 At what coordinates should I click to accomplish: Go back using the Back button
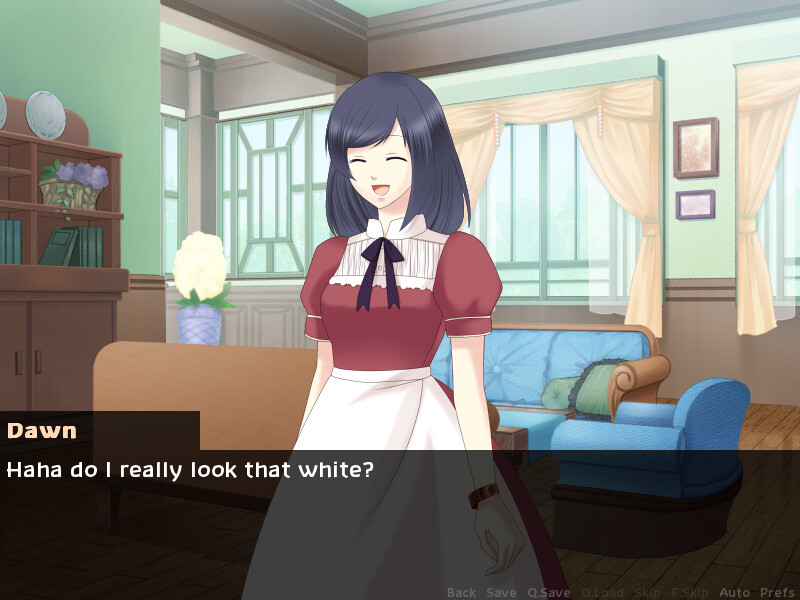(461, 592)
